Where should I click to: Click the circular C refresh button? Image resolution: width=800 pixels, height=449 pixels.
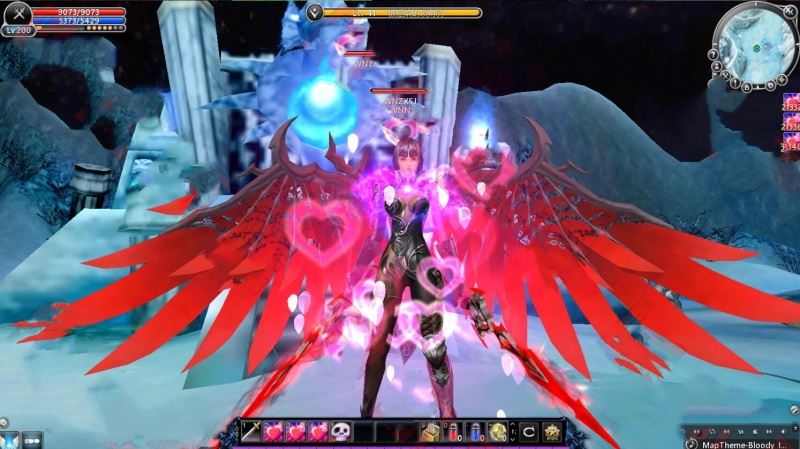click(x=528, y=431)
